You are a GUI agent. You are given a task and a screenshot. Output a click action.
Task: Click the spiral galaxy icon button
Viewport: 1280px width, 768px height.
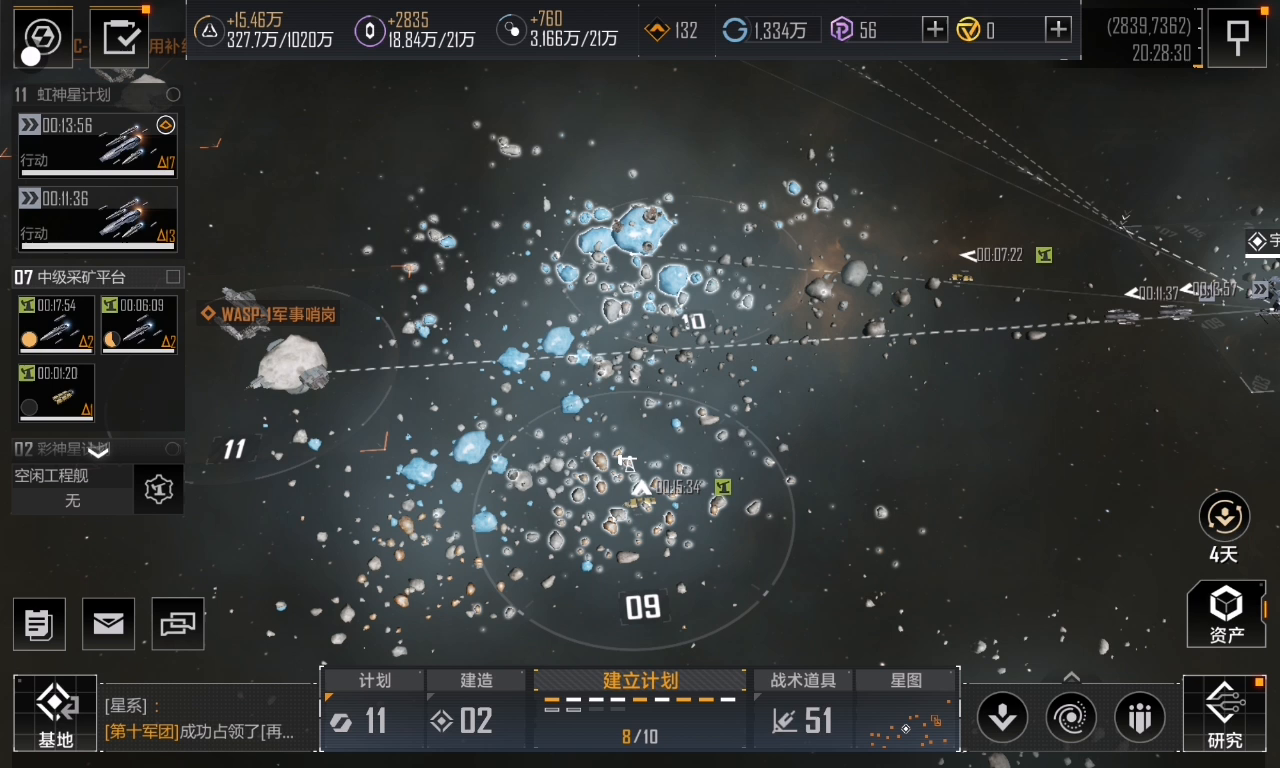point(1071,717)
